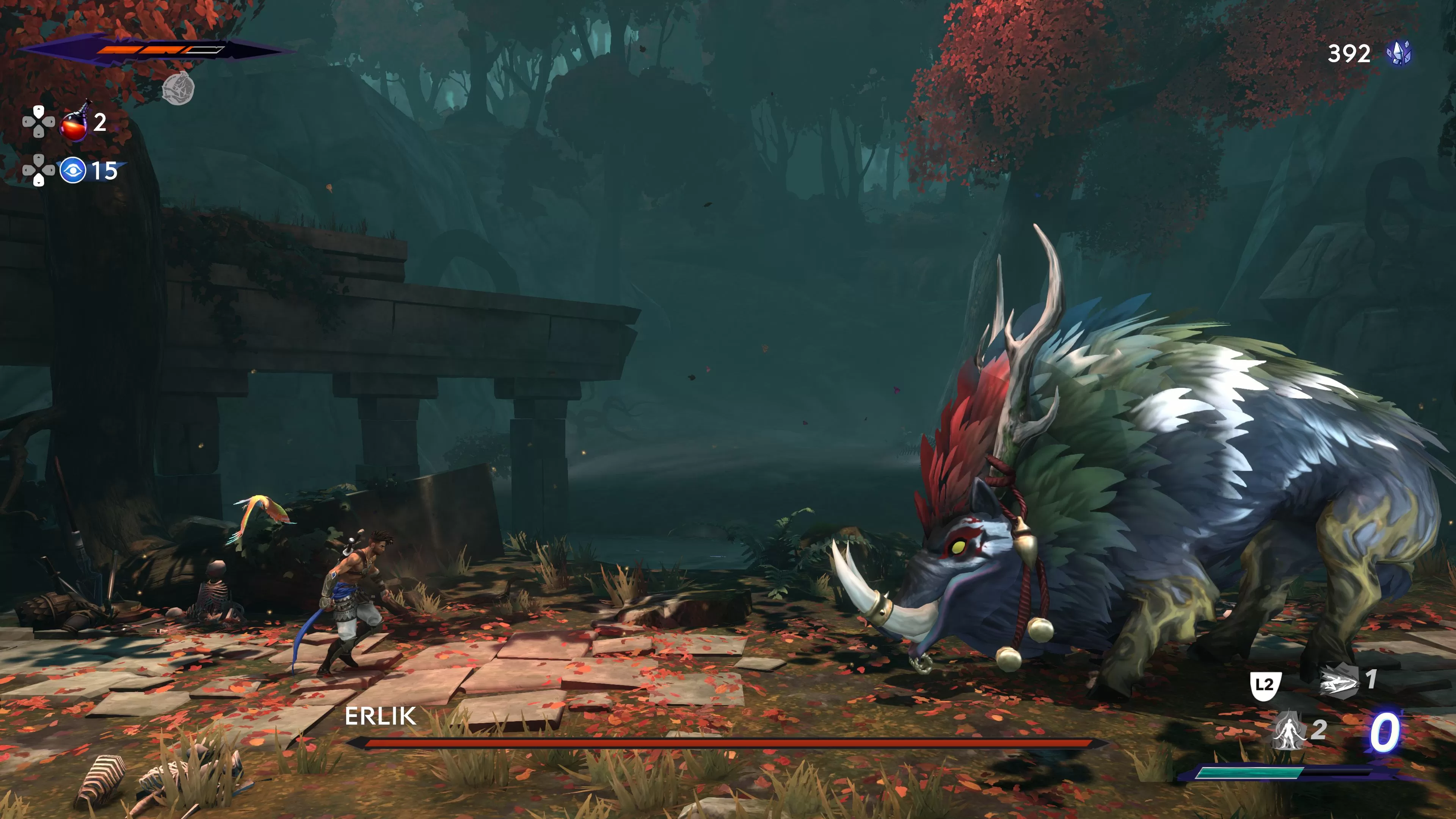Click the glowing combo counter 0
The width and height of the screenshot is (1456, 819).
(x=1385, y=732)
